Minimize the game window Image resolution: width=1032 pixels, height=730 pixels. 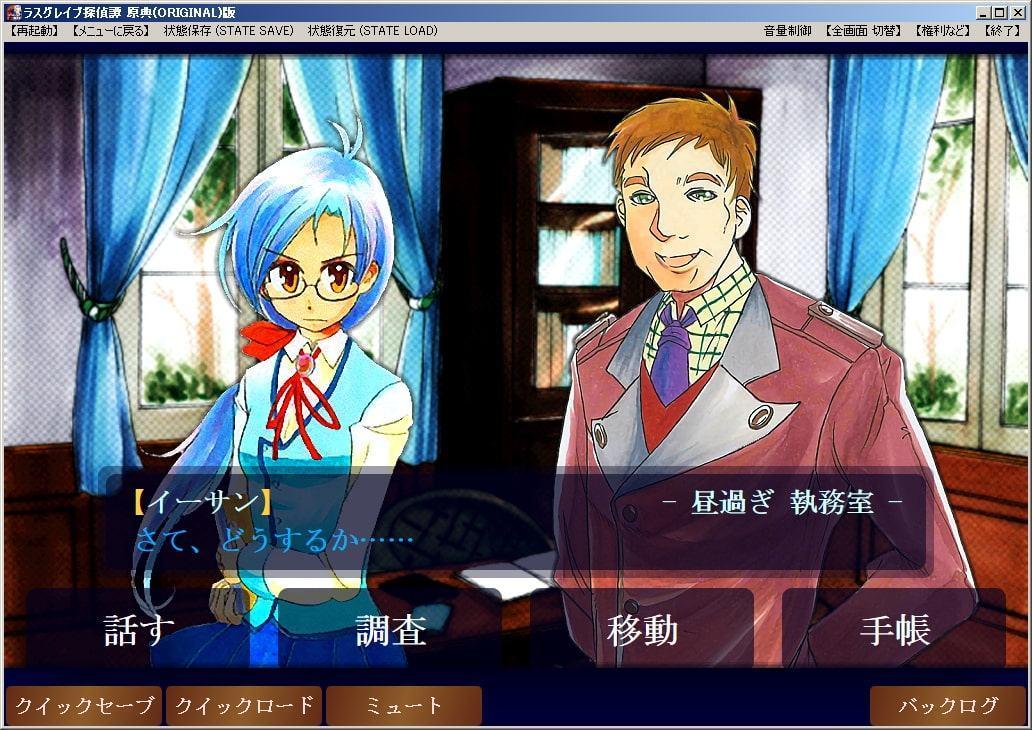[984, 12]
